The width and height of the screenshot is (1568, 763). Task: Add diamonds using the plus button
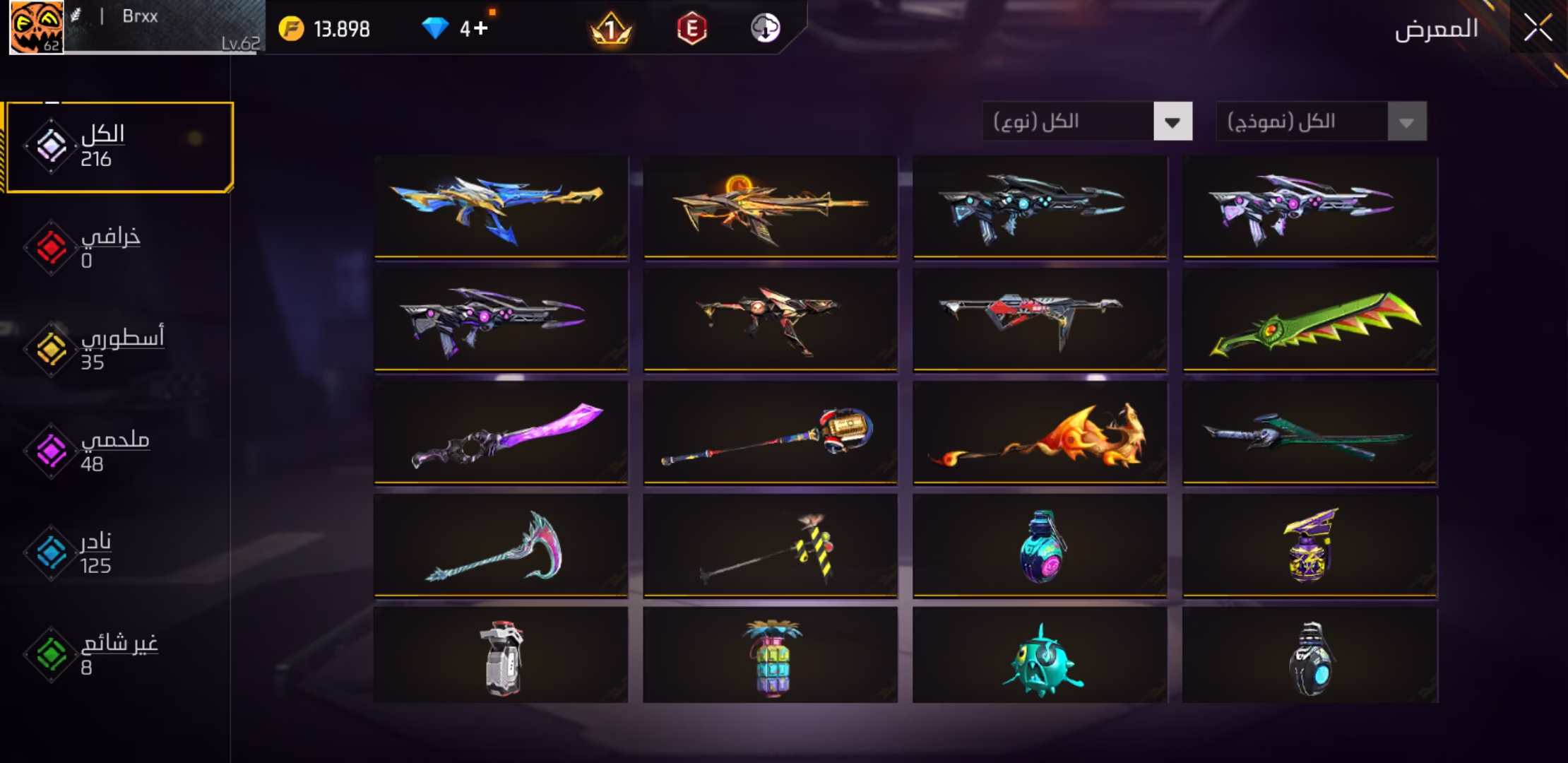pyautogui.click(x=480, y=29)
